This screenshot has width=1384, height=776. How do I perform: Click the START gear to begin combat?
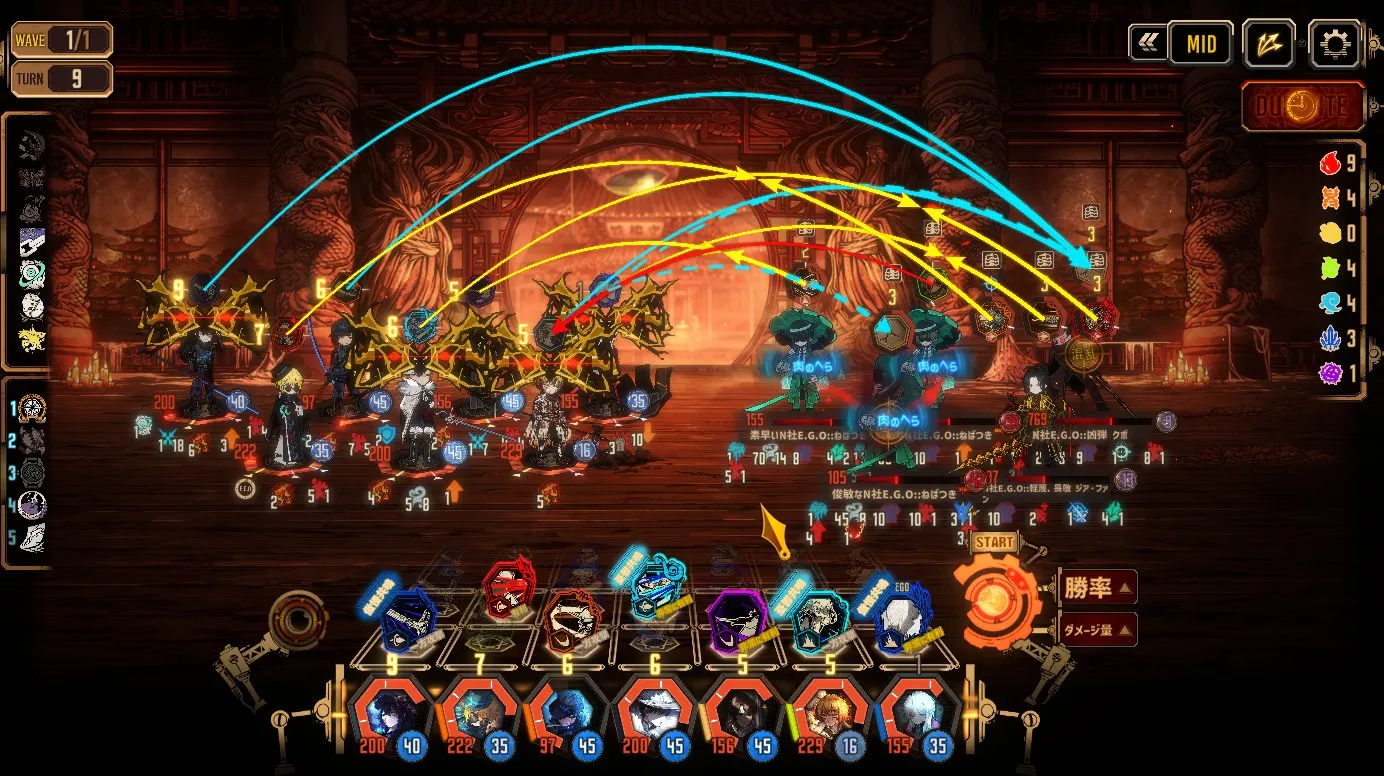pos(996,598)
